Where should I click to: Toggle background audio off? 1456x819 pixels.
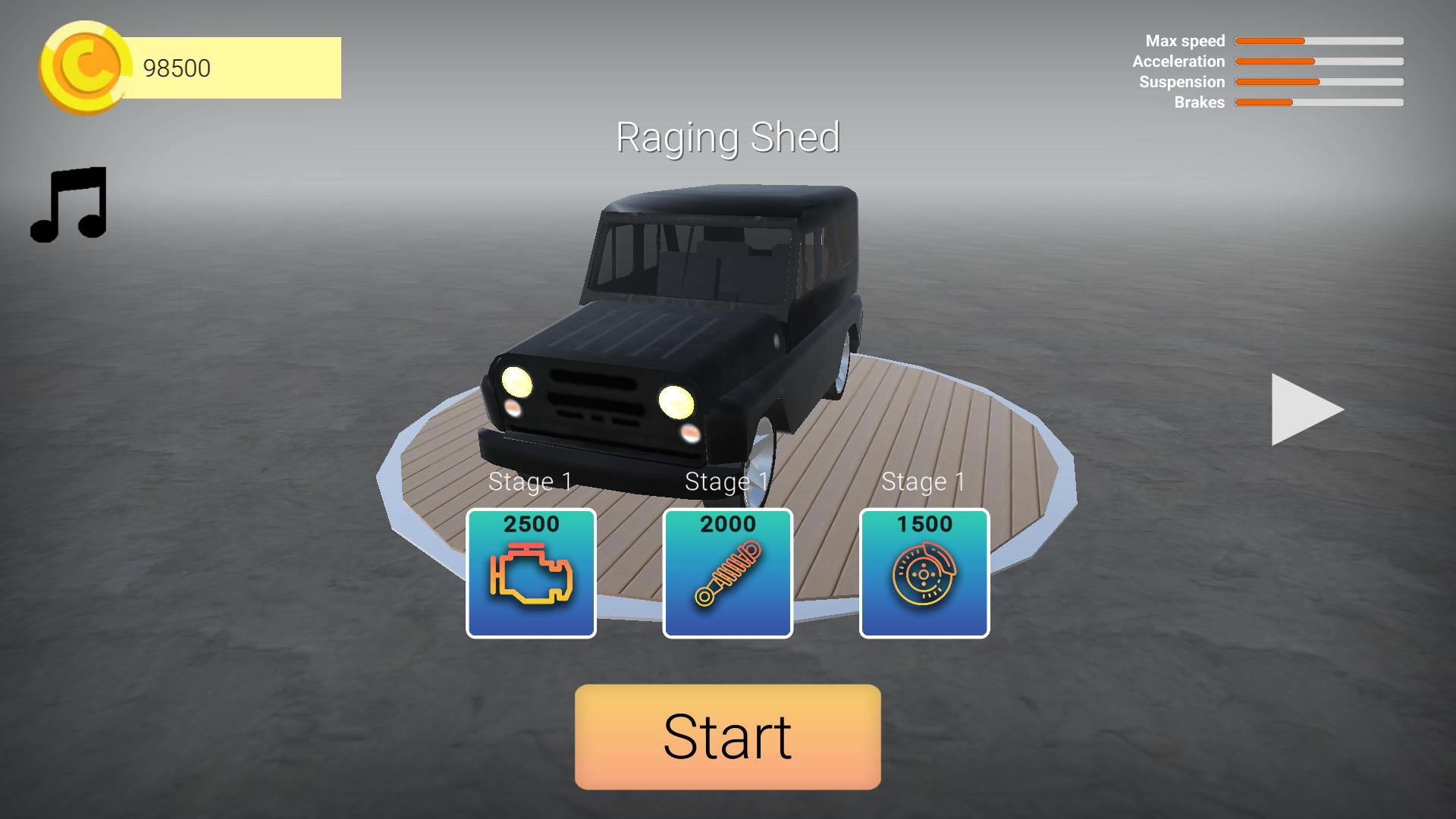pos(70,205)
